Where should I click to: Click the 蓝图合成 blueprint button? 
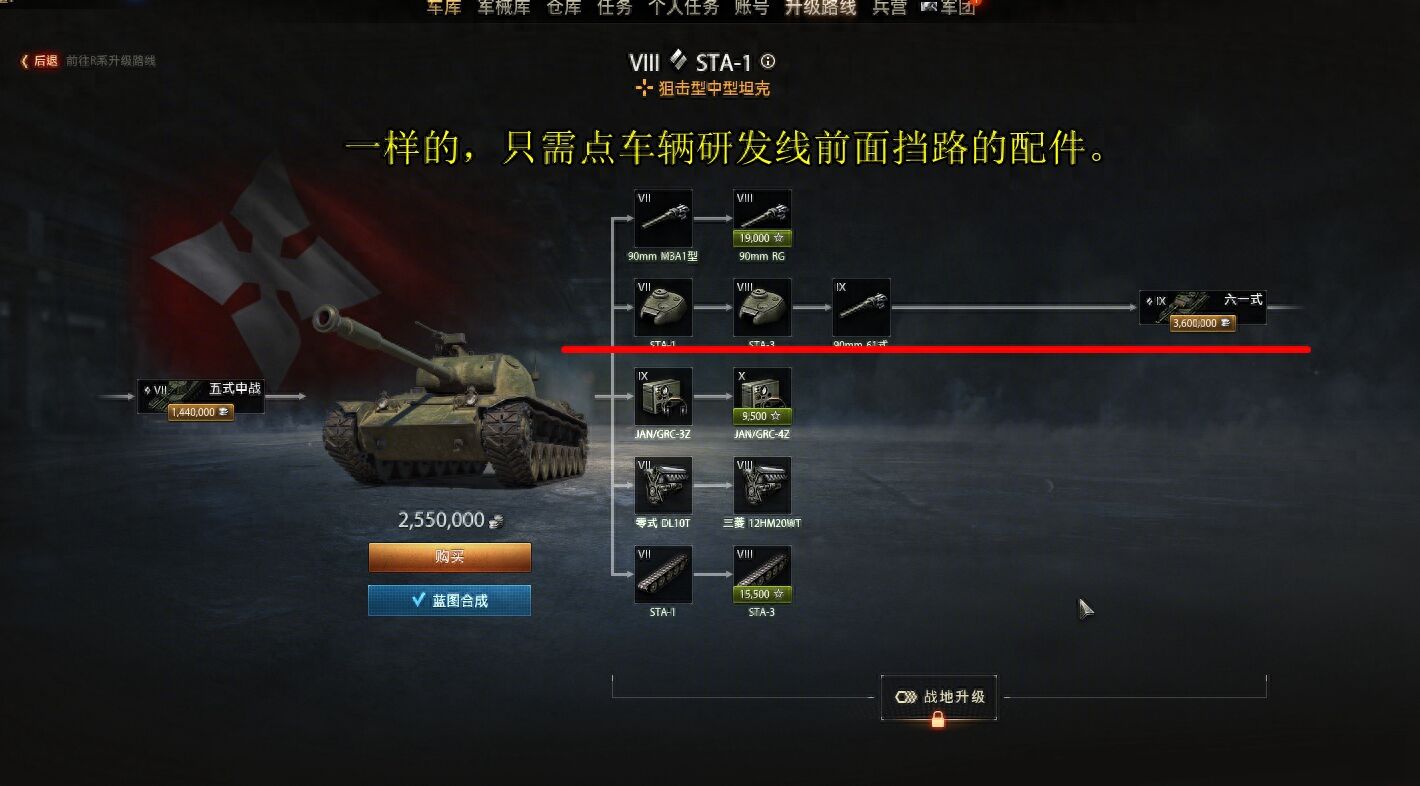448,600
